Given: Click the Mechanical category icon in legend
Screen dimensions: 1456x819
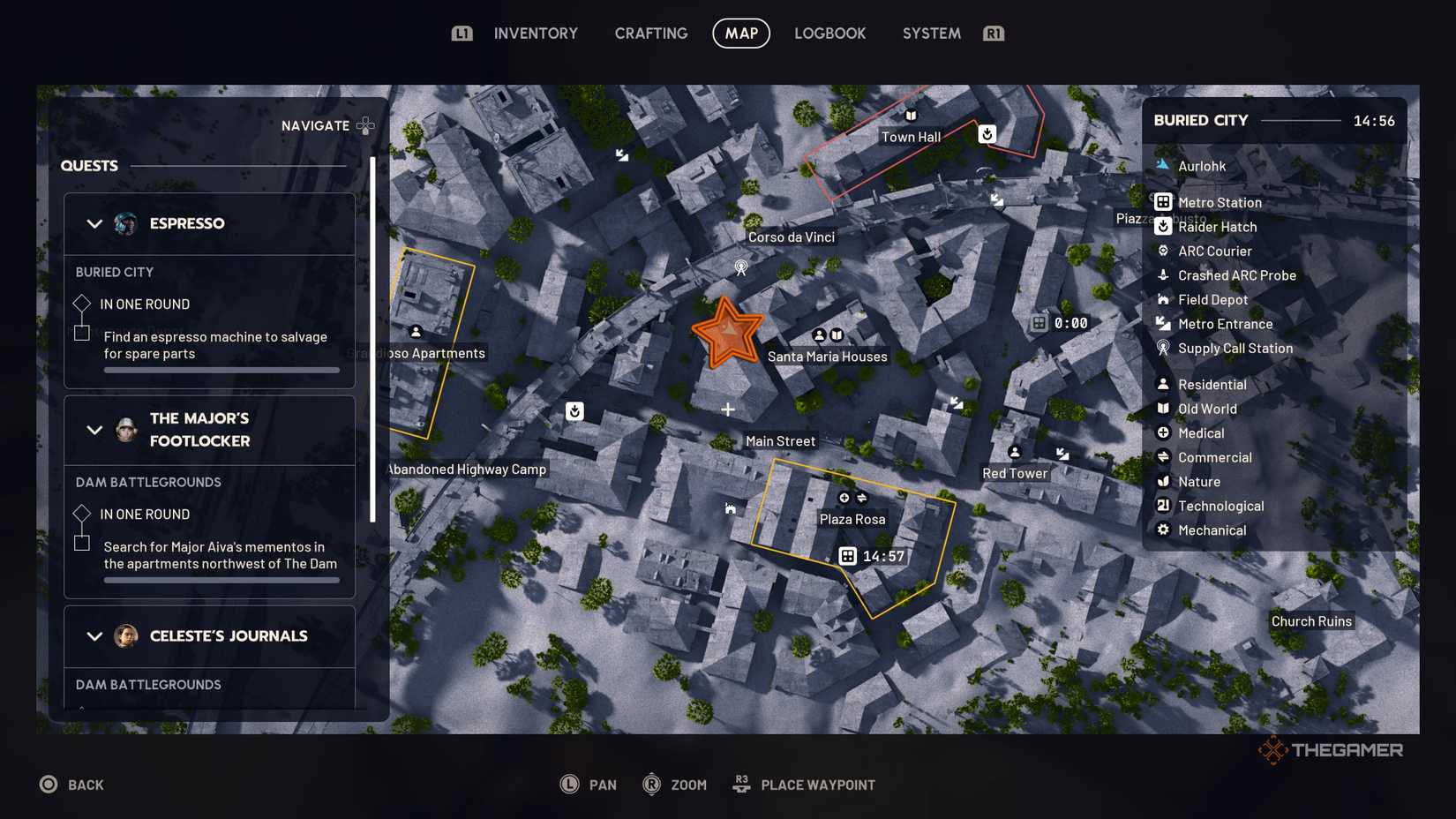Looking at the screenshot, I should click(x=1162, y=530).
